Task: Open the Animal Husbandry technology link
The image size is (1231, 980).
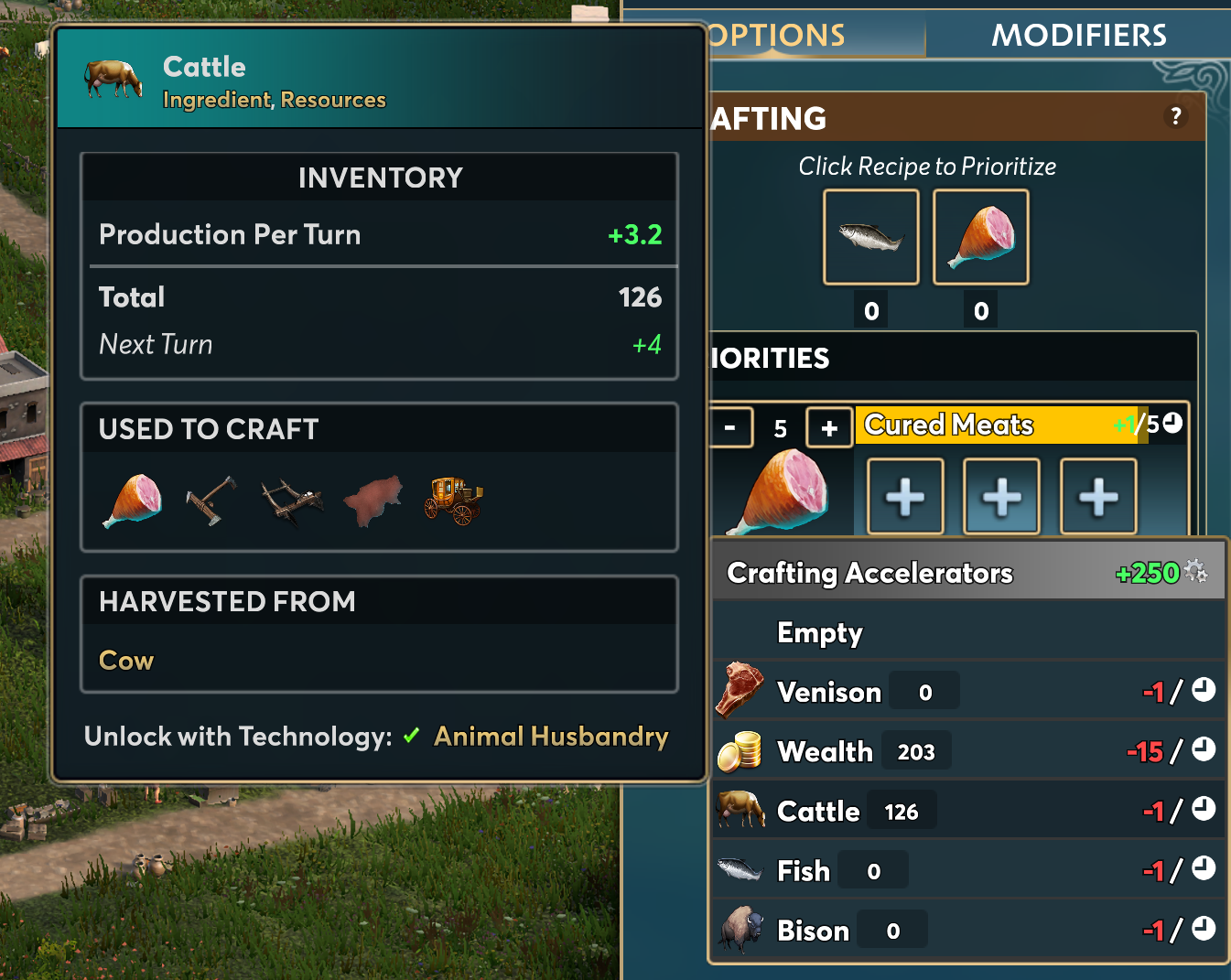Action: (x=551, y=737)
